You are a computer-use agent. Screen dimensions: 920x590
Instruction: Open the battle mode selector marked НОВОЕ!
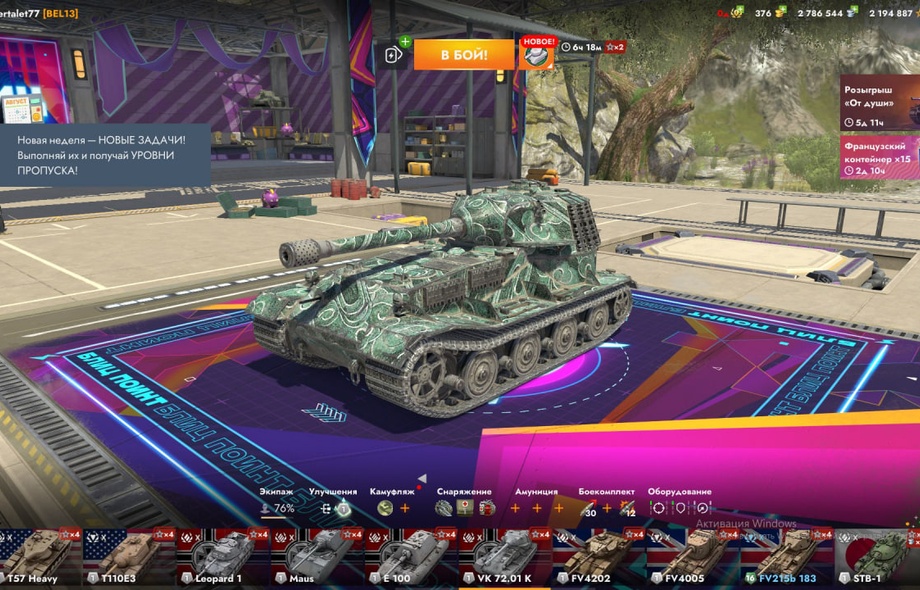pyautogui.click(x=538, y=54)
